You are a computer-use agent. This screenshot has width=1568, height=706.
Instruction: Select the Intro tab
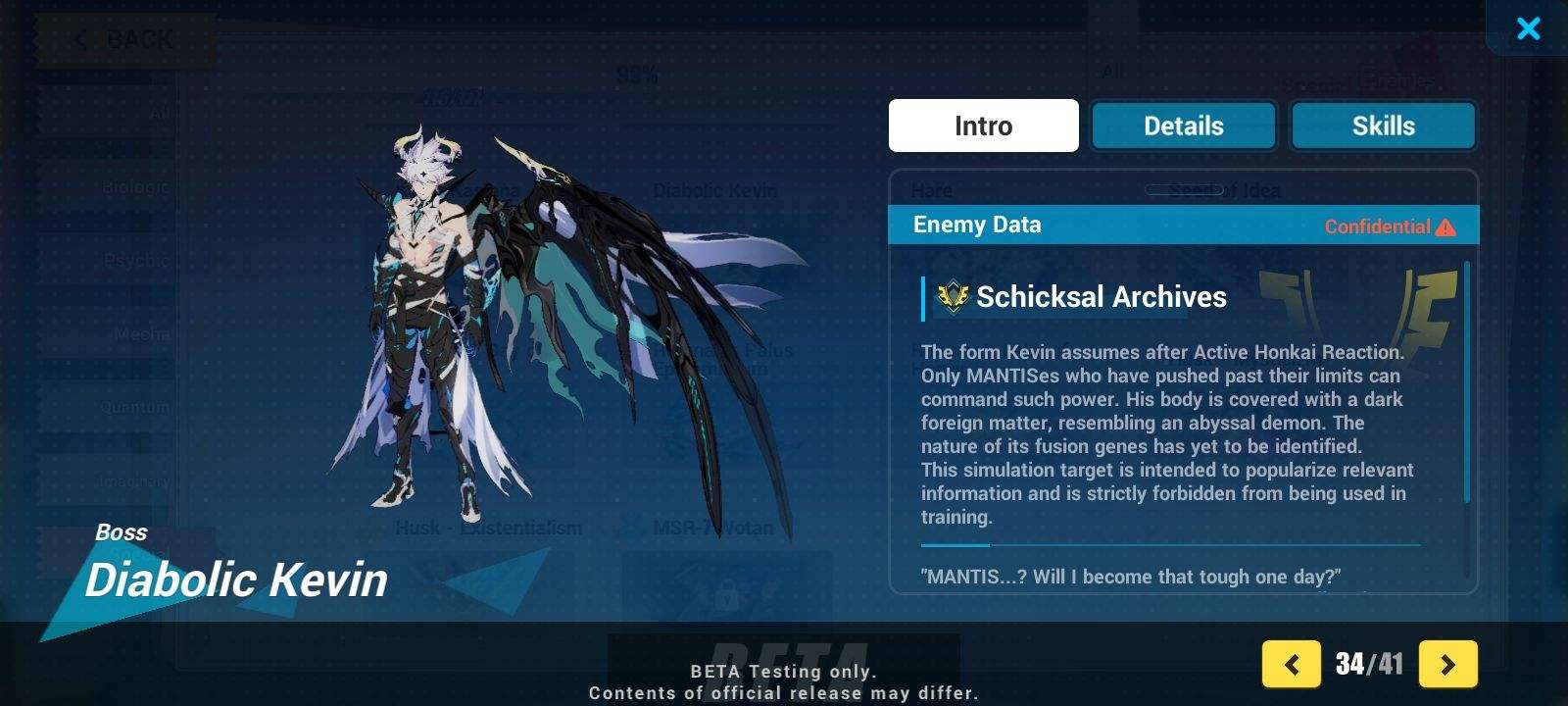coord(983,126)
